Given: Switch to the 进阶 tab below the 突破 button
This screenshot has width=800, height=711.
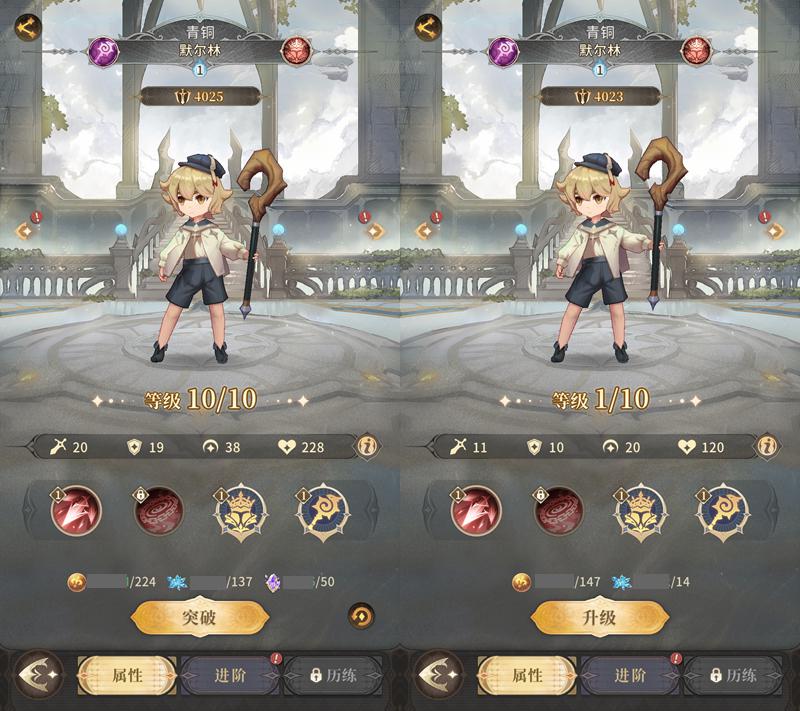Looking at the screenshot, I should tap(230, 676).
